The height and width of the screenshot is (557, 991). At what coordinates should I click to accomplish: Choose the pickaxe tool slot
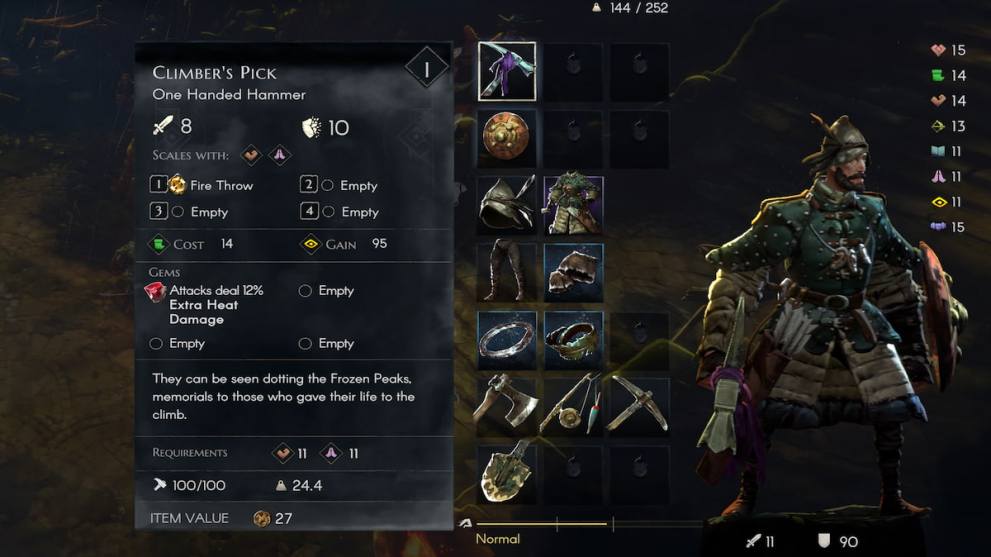(x=640, y=404)
